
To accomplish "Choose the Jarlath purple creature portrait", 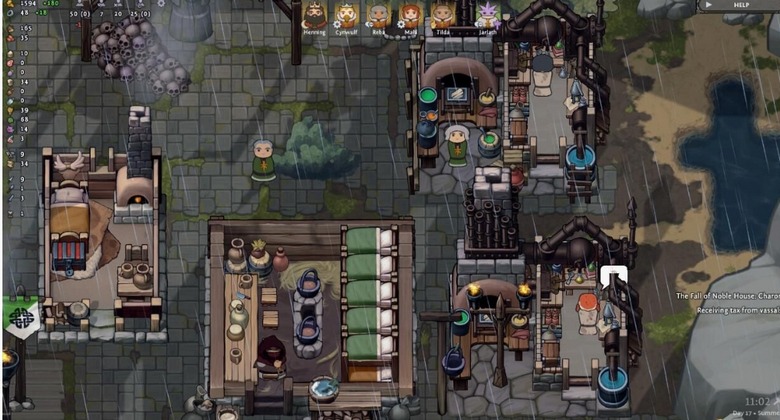I will (487, 15).
